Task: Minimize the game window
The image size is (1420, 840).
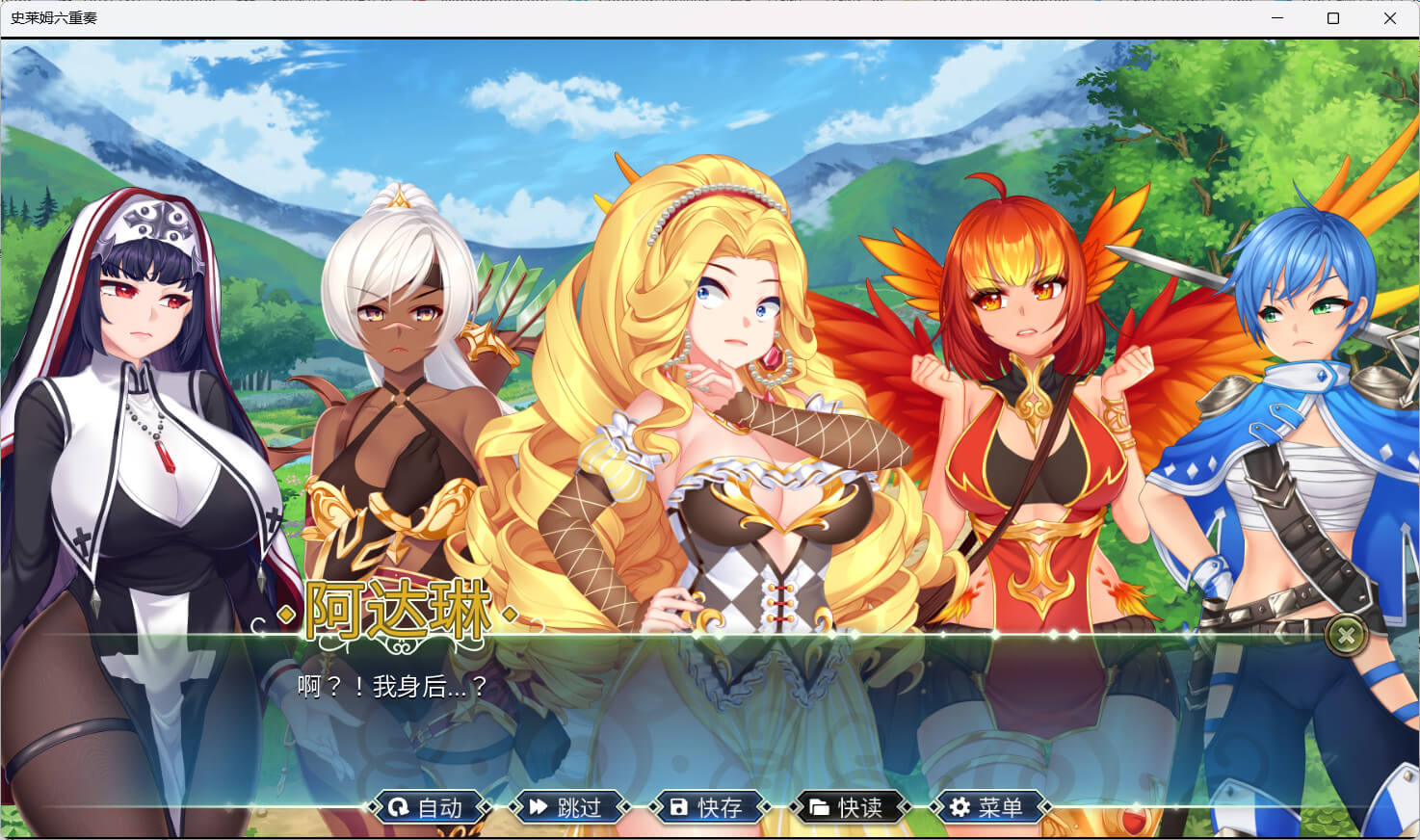Action: [1277, 18]
